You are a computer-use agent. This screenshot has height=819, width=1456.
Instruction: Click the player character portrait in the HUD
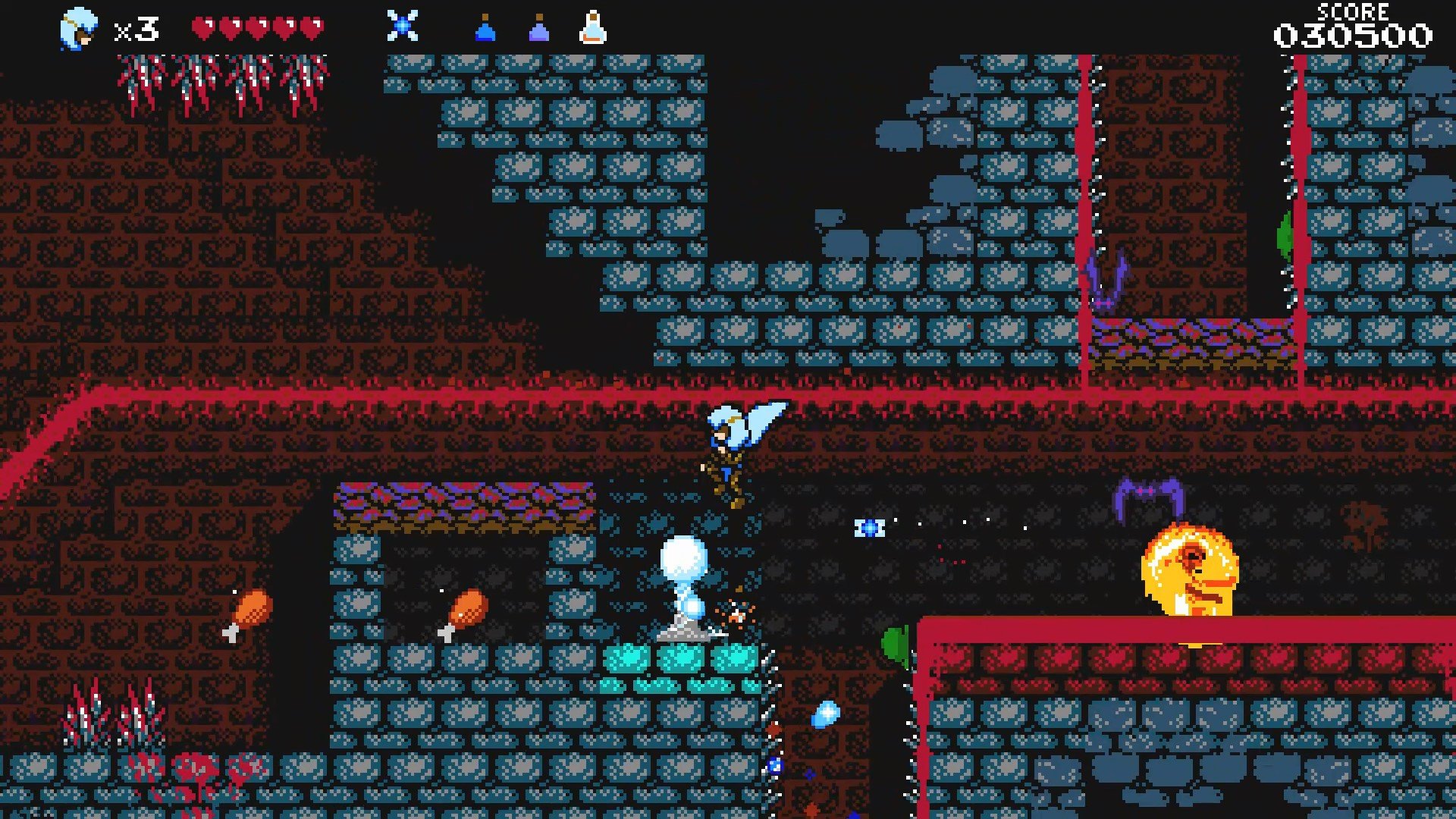pyautogui.click(x=80, y=25)
